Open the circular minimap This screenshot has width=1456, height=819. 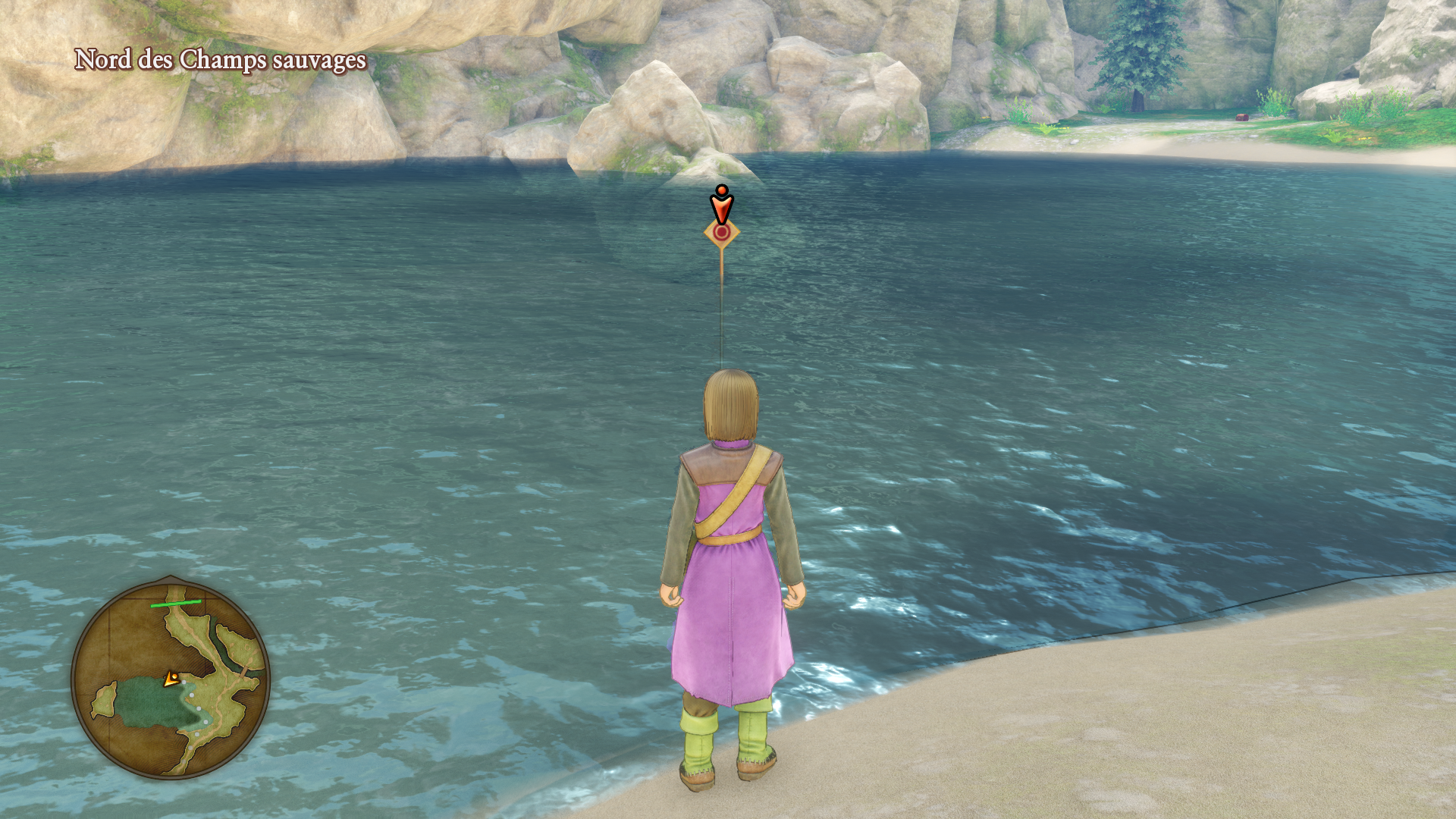[x=171, y=680]
